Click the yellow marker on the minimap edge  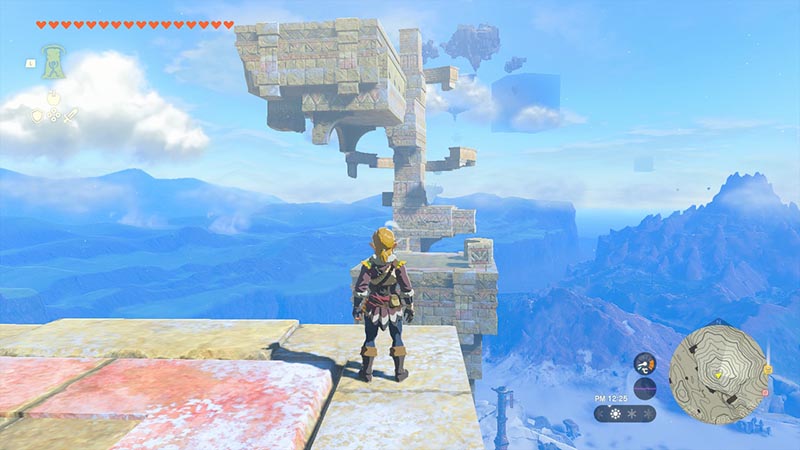tap(767, 369)
